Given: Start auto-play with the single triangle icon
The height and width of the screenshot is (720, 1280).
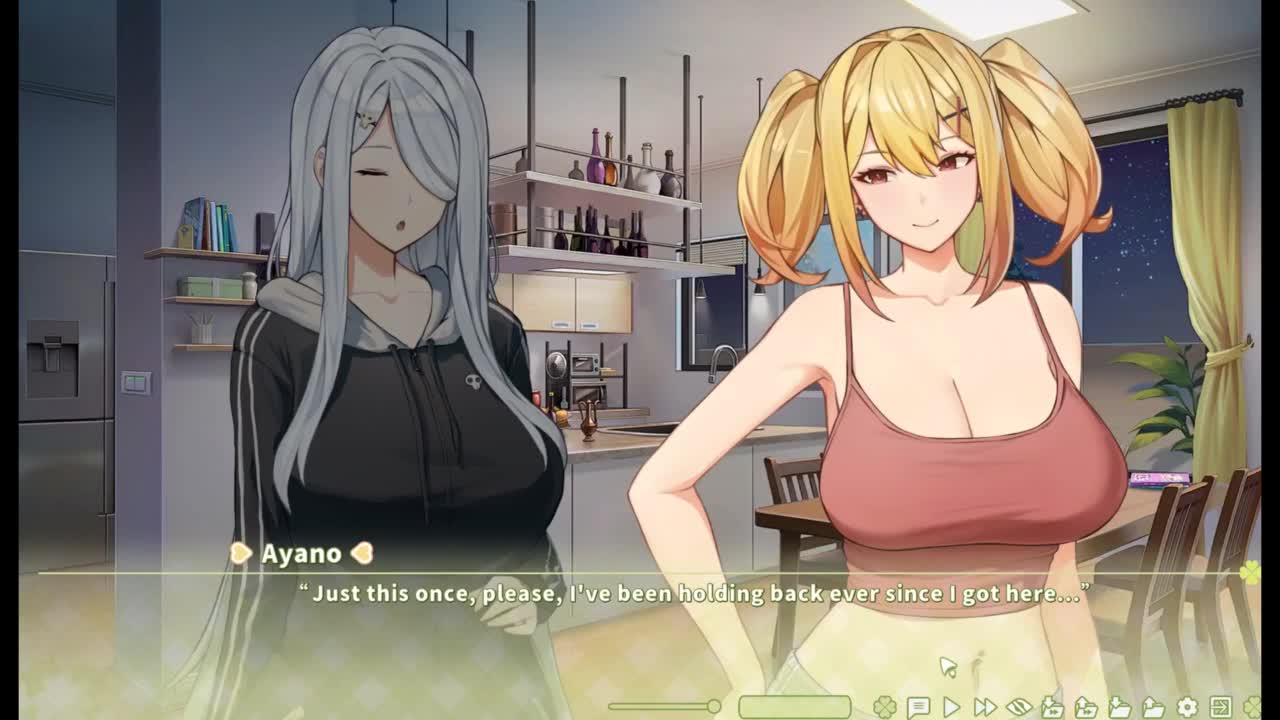Looking at the screenshot, I should click(x=951, y=707).
